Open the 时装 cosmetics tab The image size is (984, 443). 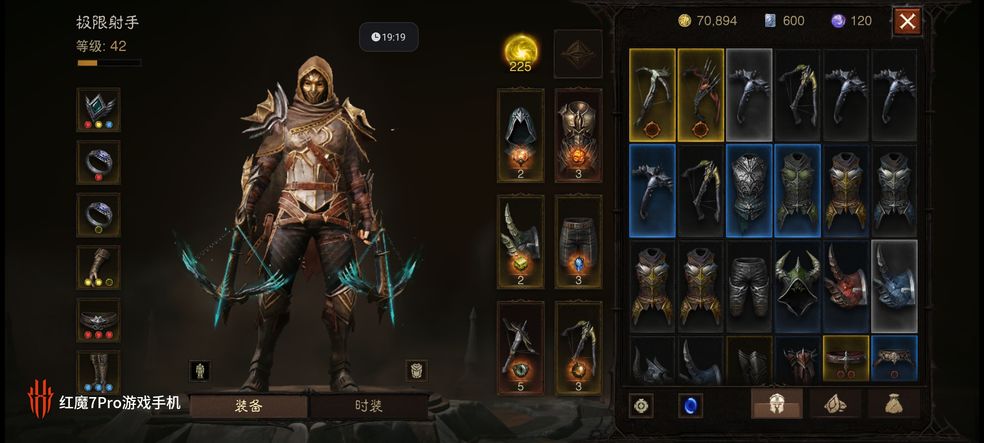[369, 406]
